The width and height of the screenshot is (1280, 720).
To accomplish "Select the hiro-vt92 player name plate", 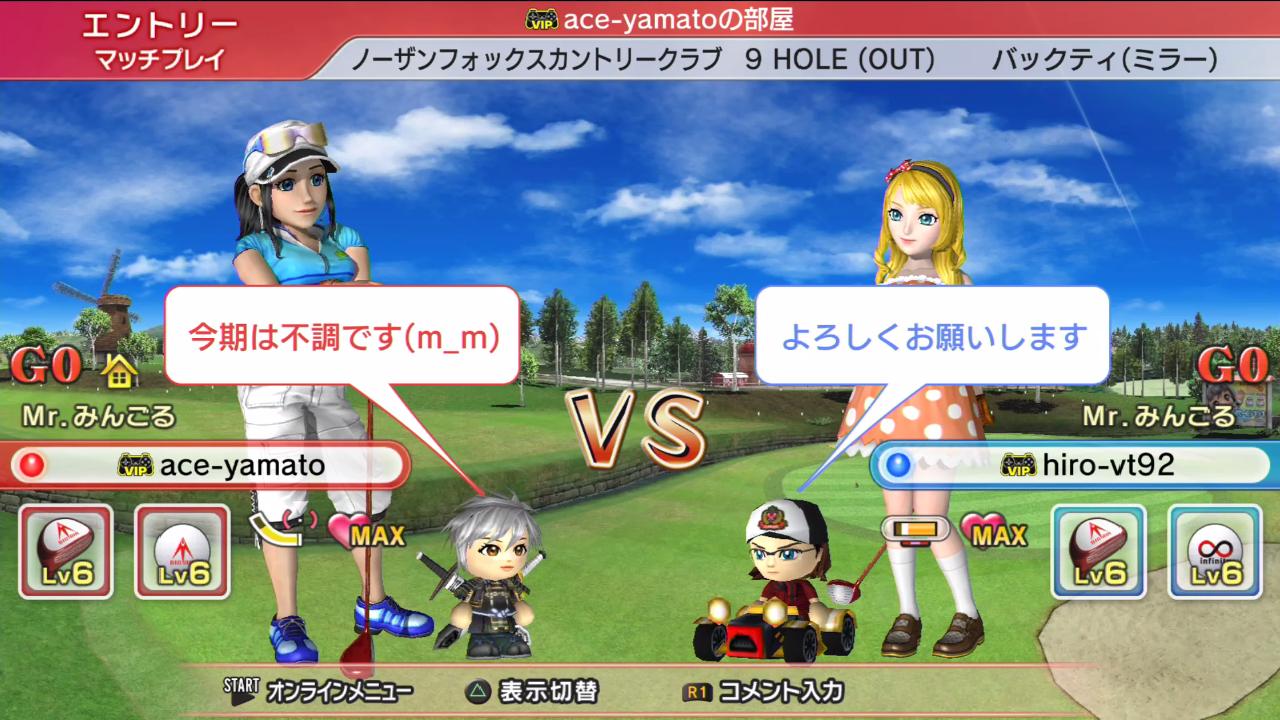I will [1072, 465].
